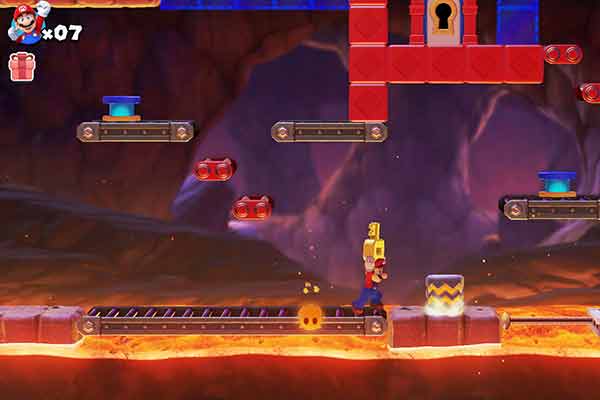This screenshot has height=400, width=600.
Task: Click the red gift present icon
Action: [x=21, y=66]
